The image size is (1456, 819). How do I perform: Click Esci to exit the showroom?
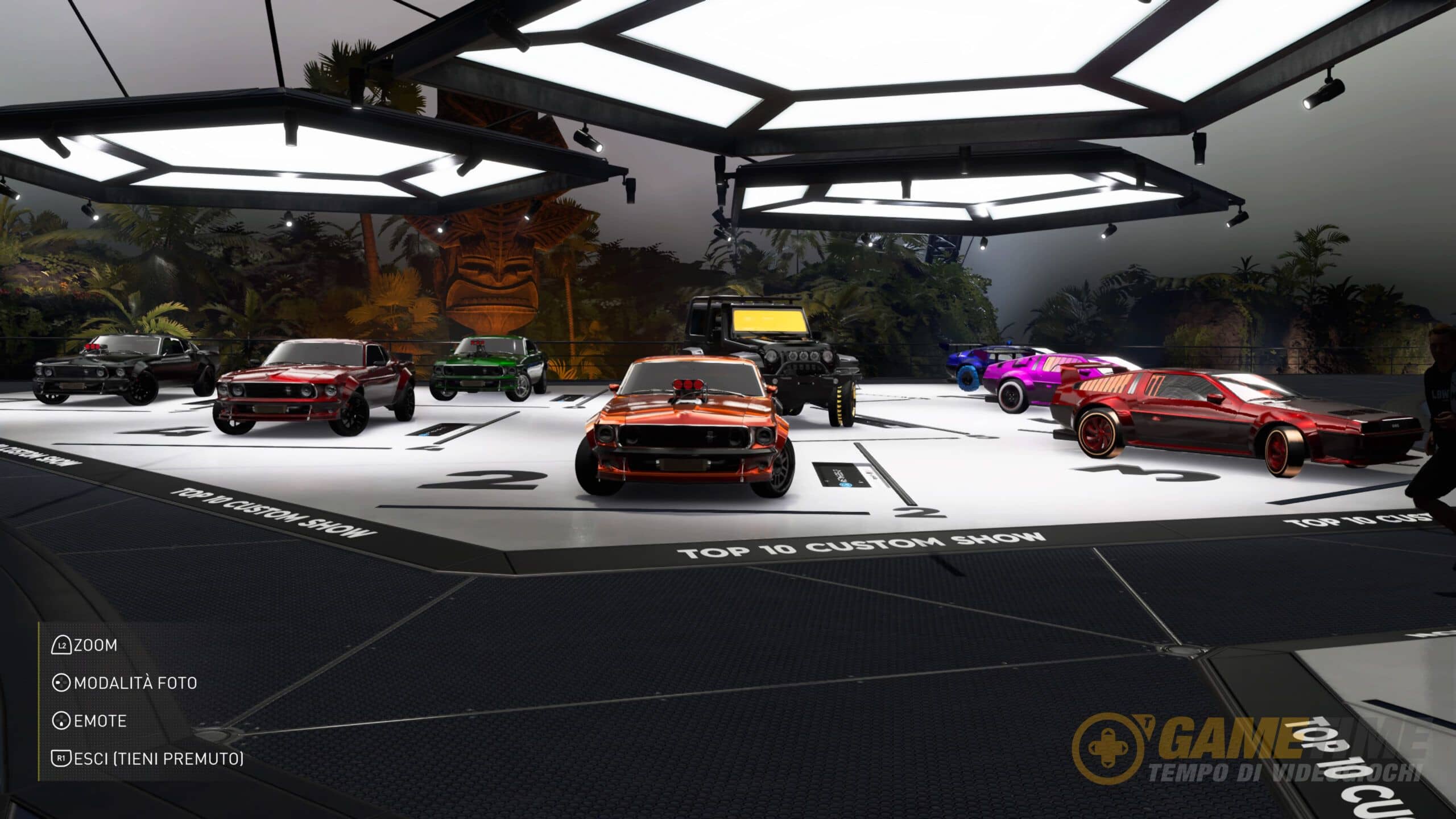(x=148, y=759)
